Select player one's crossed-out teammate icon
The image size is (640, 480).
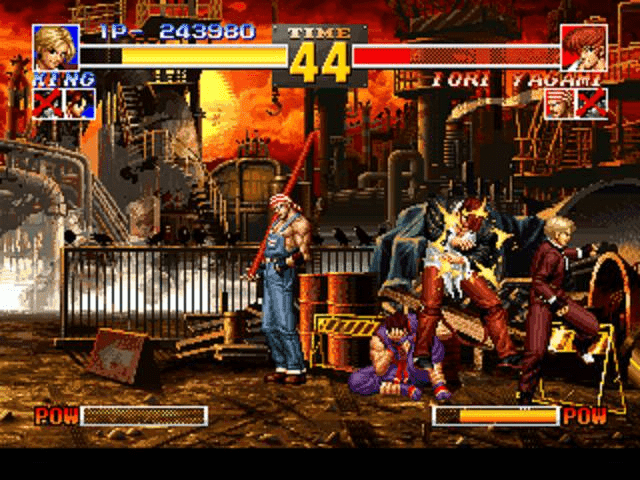(47, 103)
